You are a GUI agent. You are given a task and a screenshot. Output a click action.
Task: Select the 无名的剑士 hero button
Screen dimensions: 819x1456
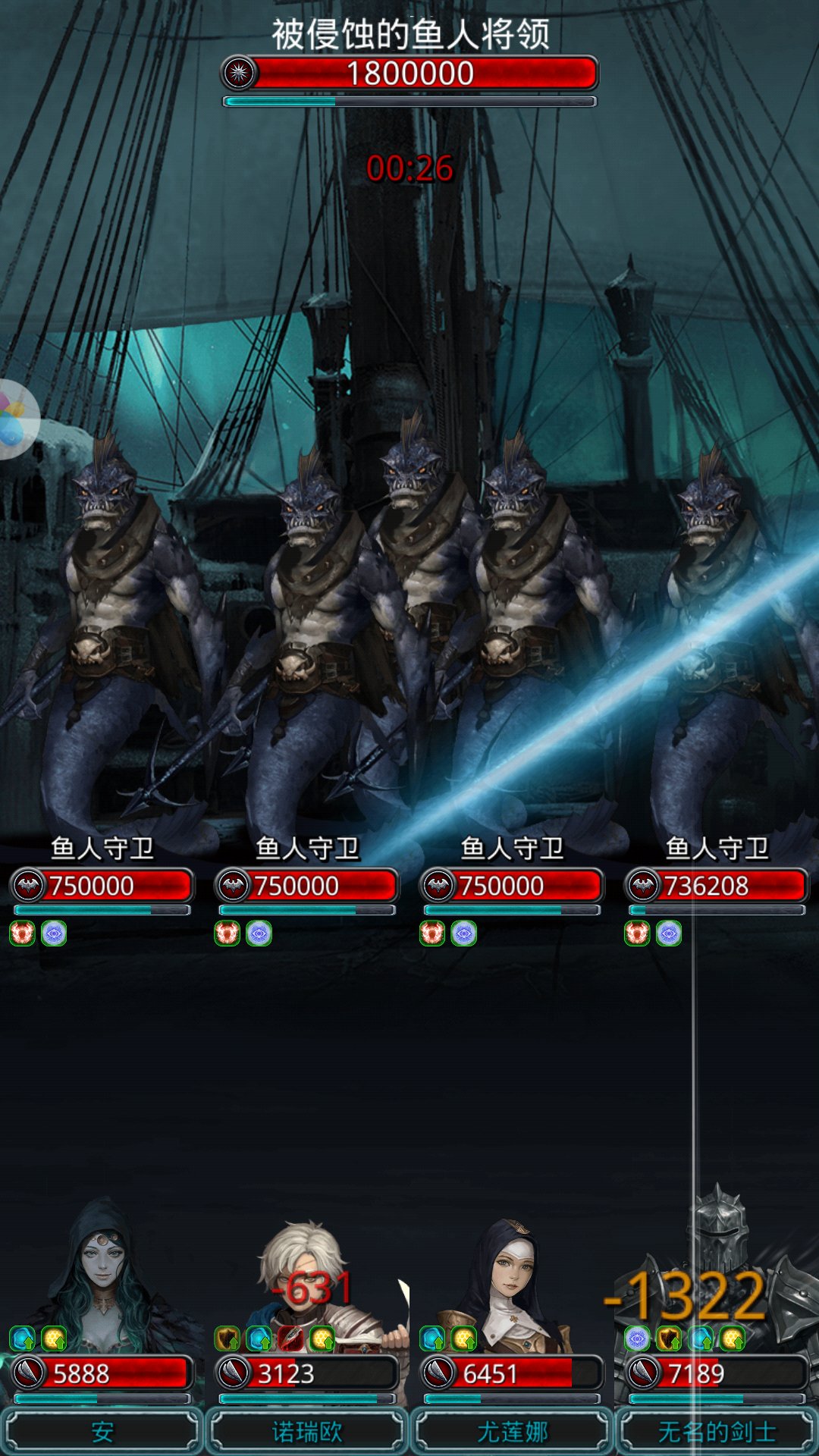coord(717,1431)
